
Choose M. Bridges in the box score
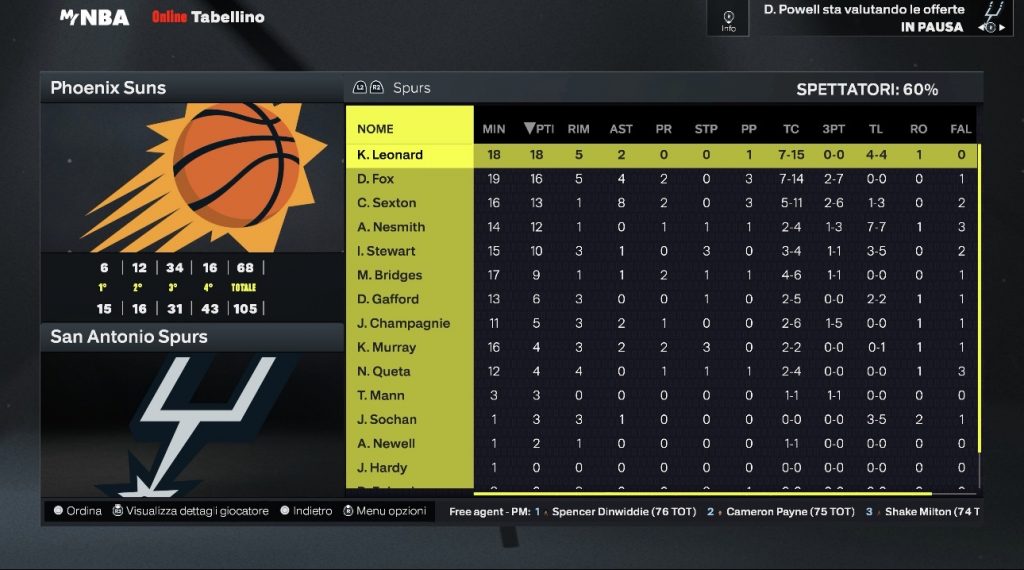click(x=389, y=275)
